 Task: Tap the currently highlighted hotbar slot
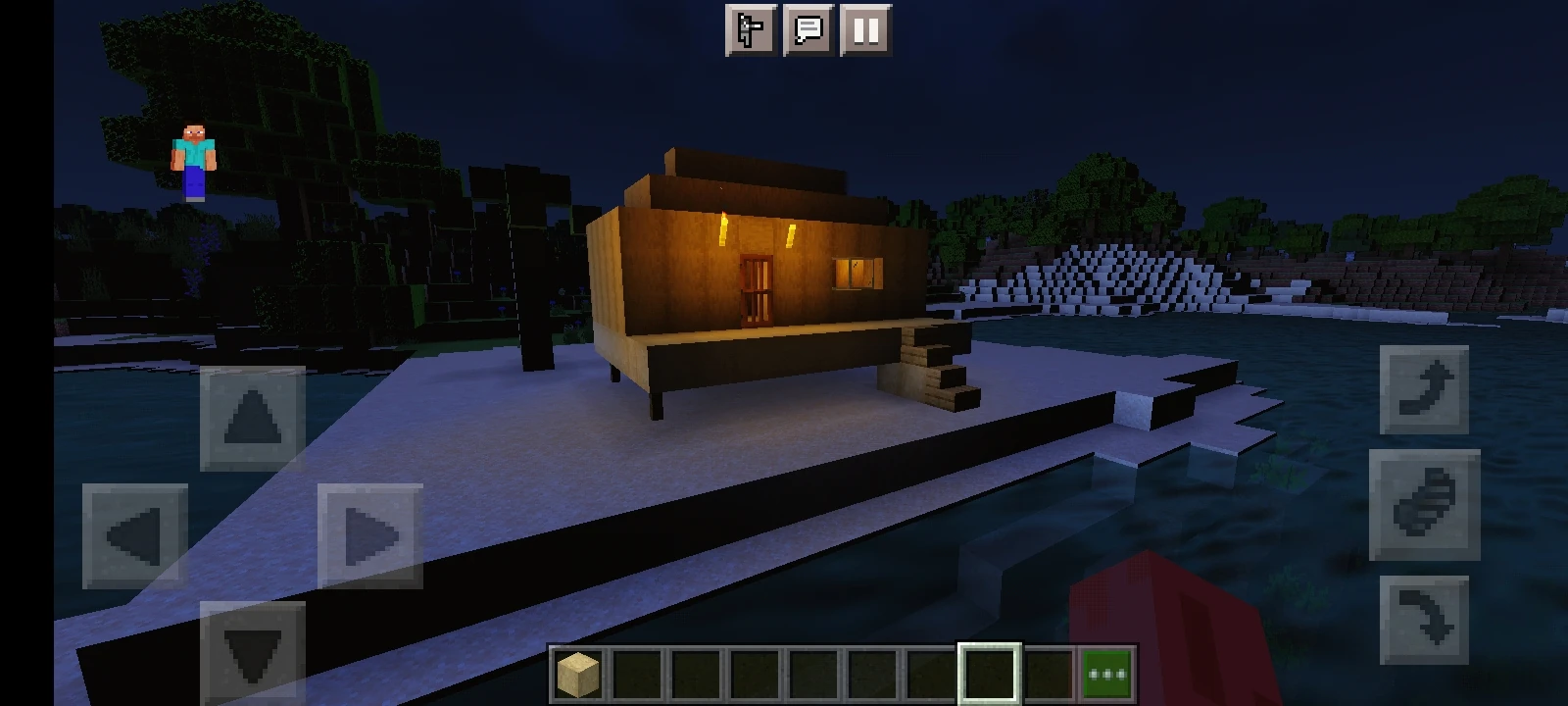(x=987, y=672)
